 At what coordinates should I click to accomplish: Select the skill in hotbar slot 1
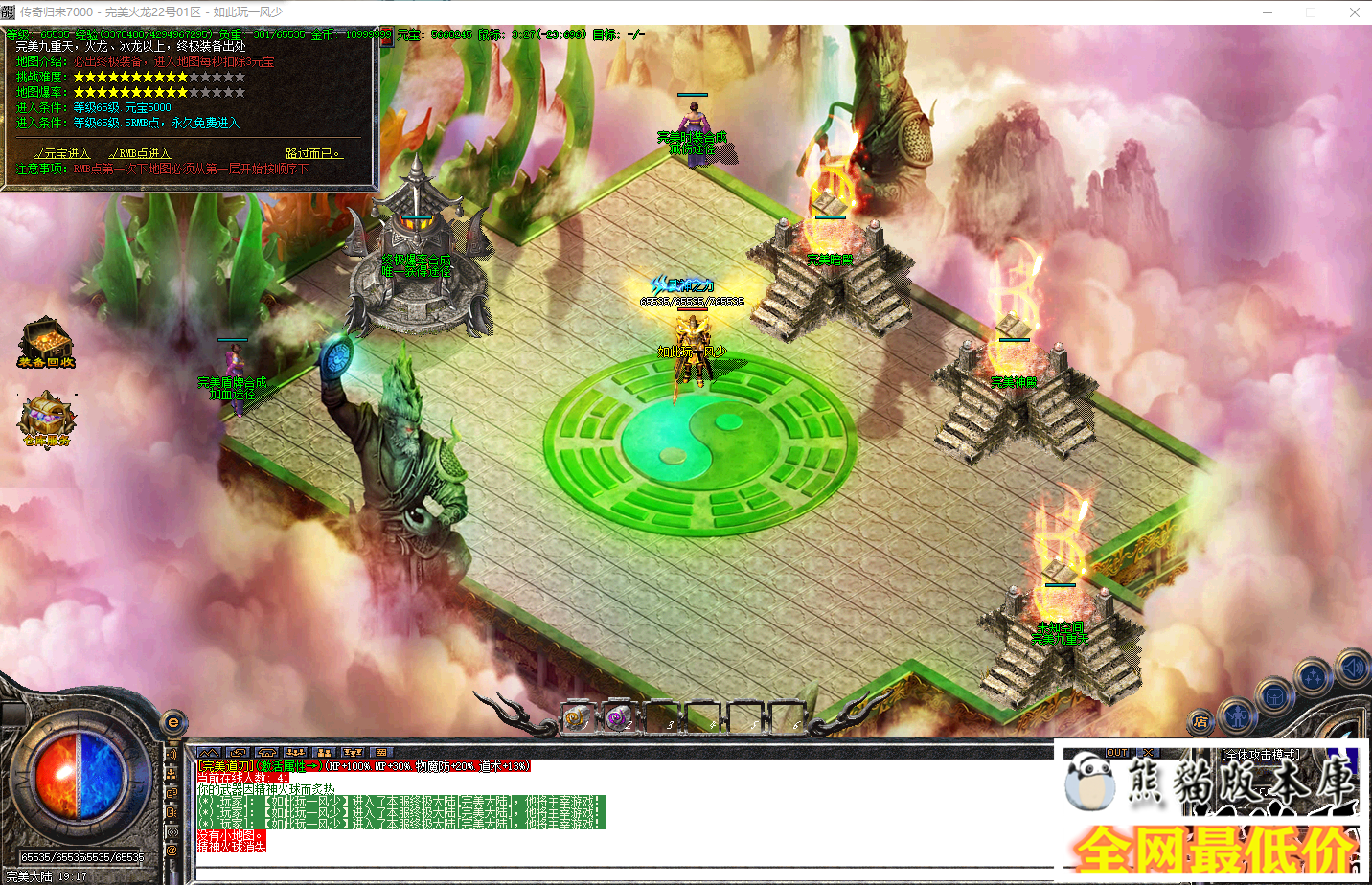[x=576, y=719]
